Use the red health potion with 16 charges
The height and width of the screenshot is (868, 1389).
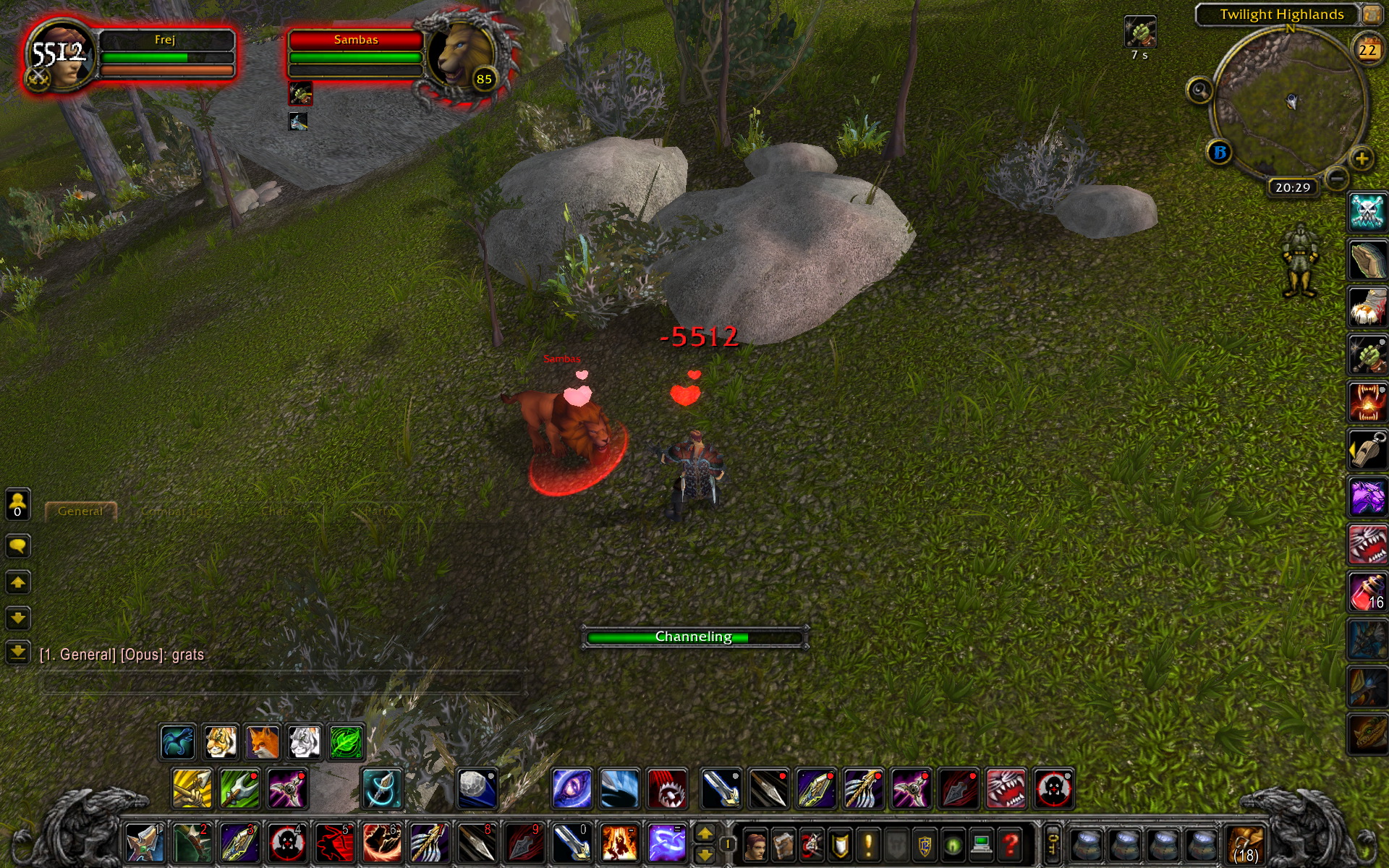point(1367,592)
